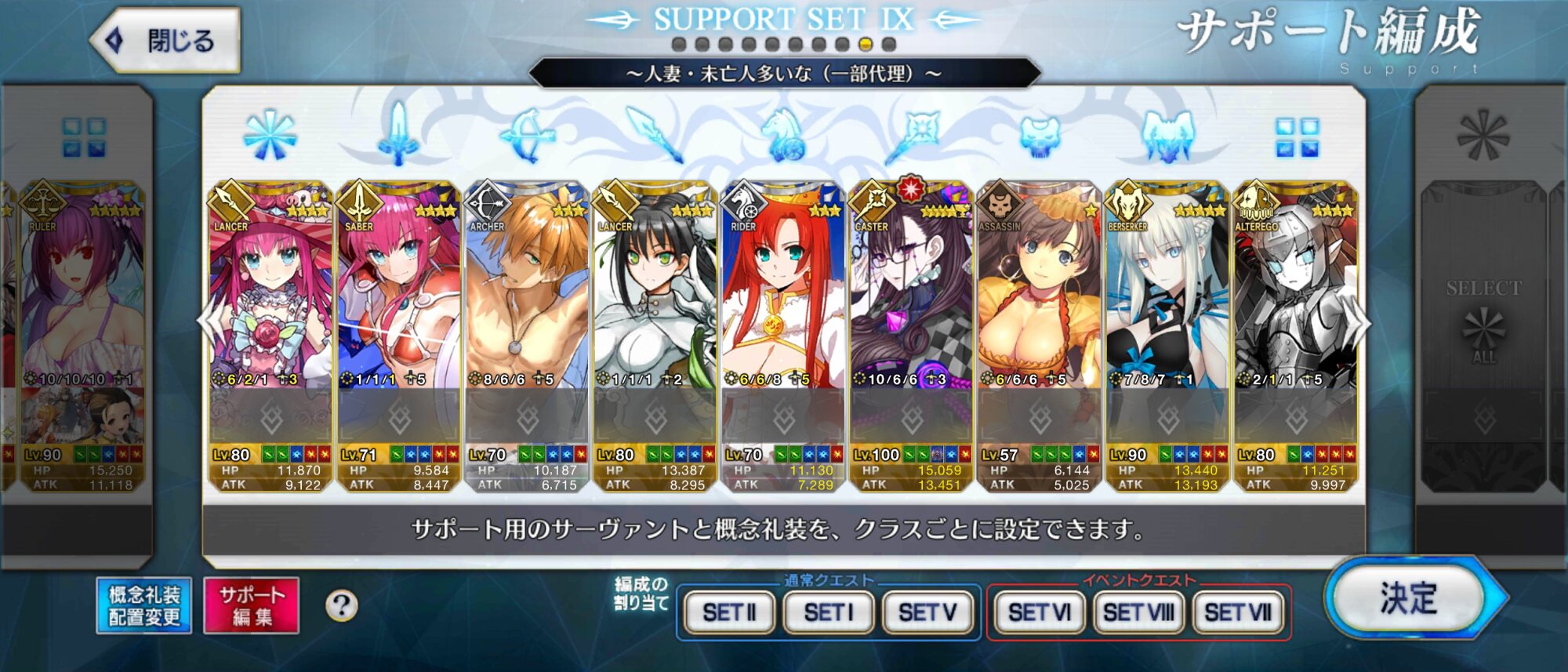Choose the Saber servant card

pyautogui.click(x=398, y=314)
